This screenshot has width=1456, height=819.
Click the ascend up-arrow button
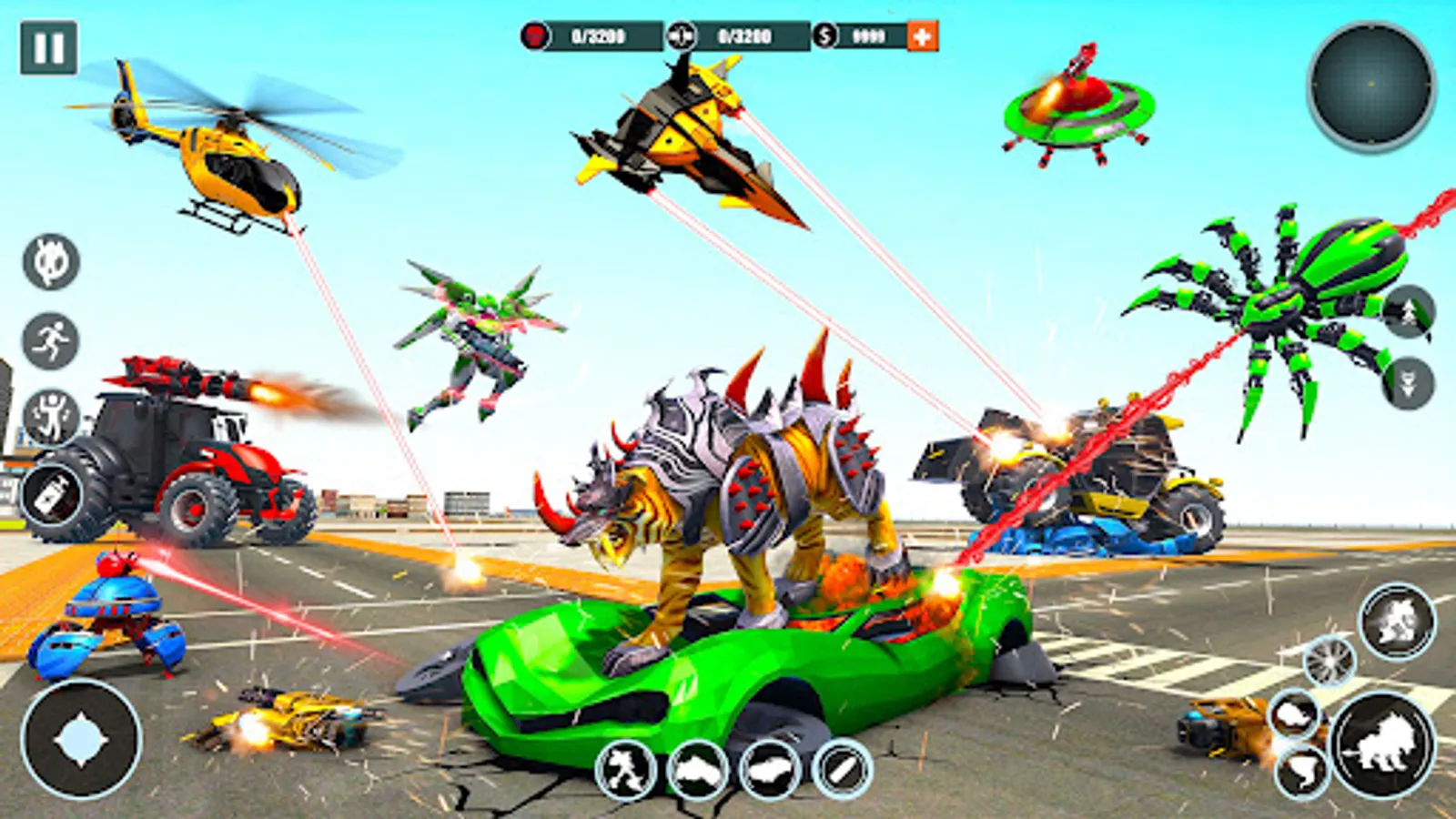tap(1408, 312)
